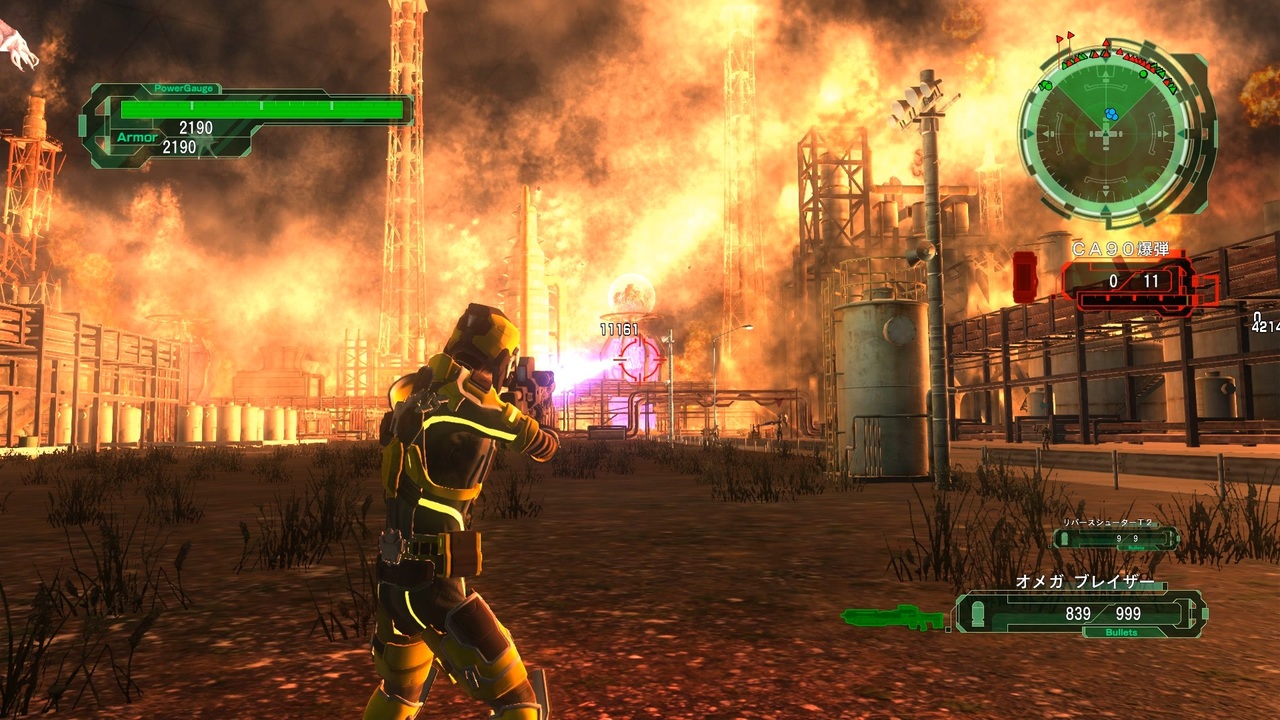Screen dimensions: 1280x720
Task: Click the green rifle weapon icon
Action: [x=892, y=617]
